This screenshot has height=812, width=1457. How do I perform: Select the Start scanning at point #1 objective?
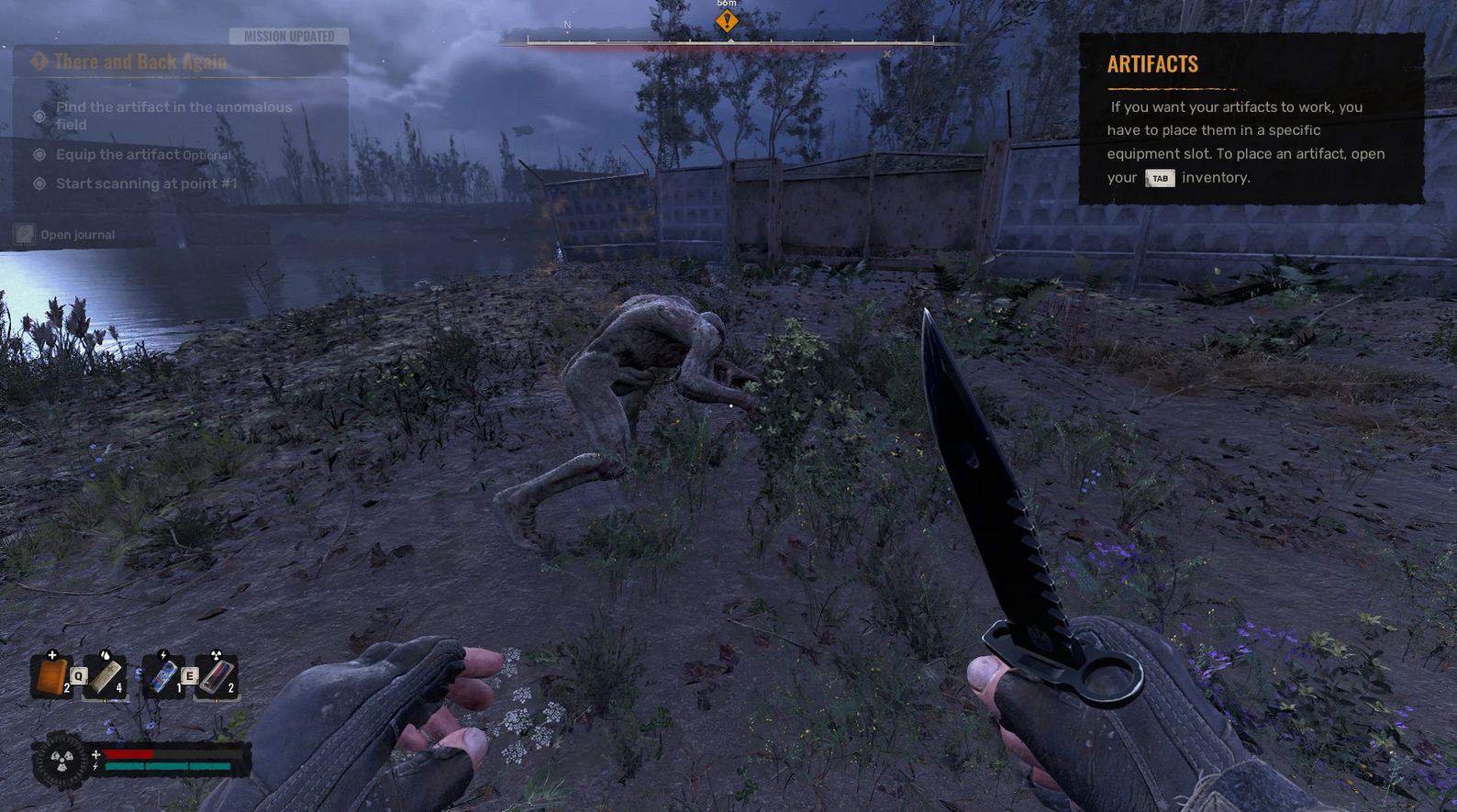[146, 184]
